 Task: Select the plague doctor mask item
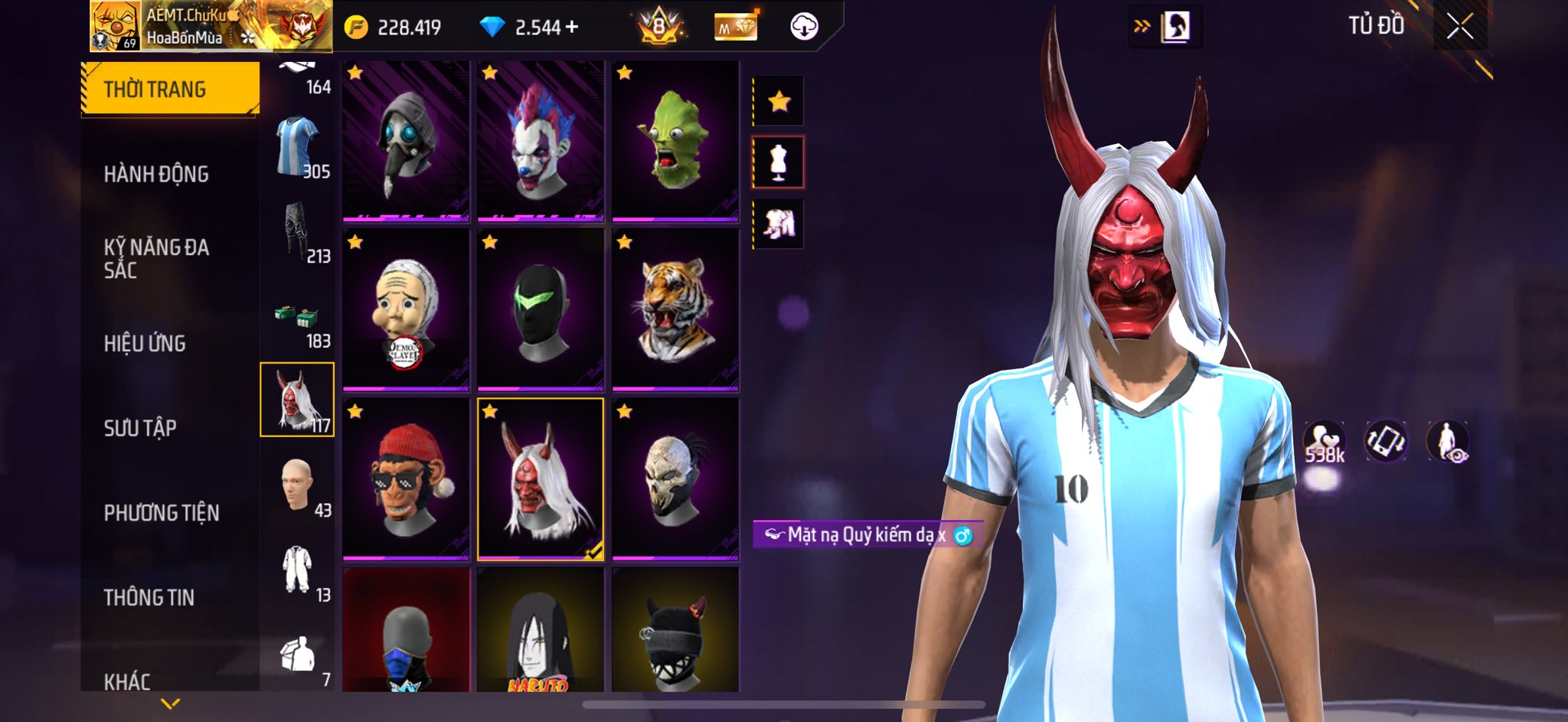[406, 142]
